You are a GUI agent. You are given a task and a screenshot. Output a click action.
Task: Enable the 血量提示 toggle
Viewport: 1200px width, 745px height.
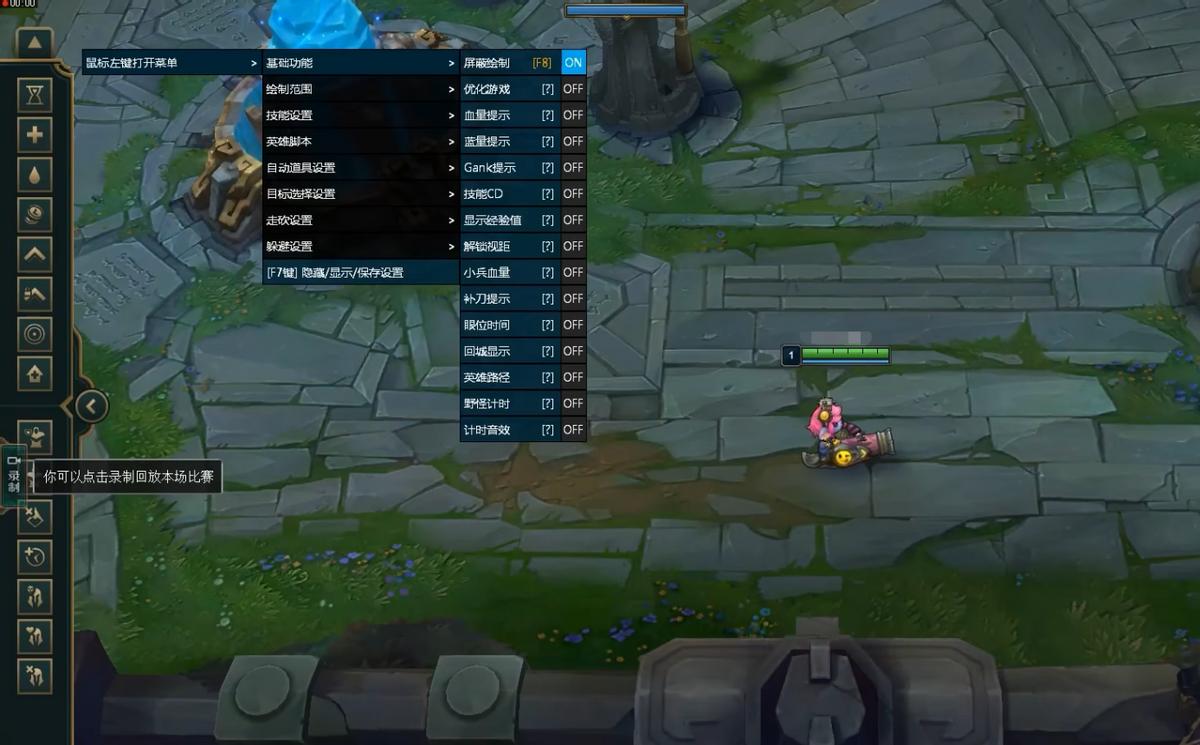point(573,115)
